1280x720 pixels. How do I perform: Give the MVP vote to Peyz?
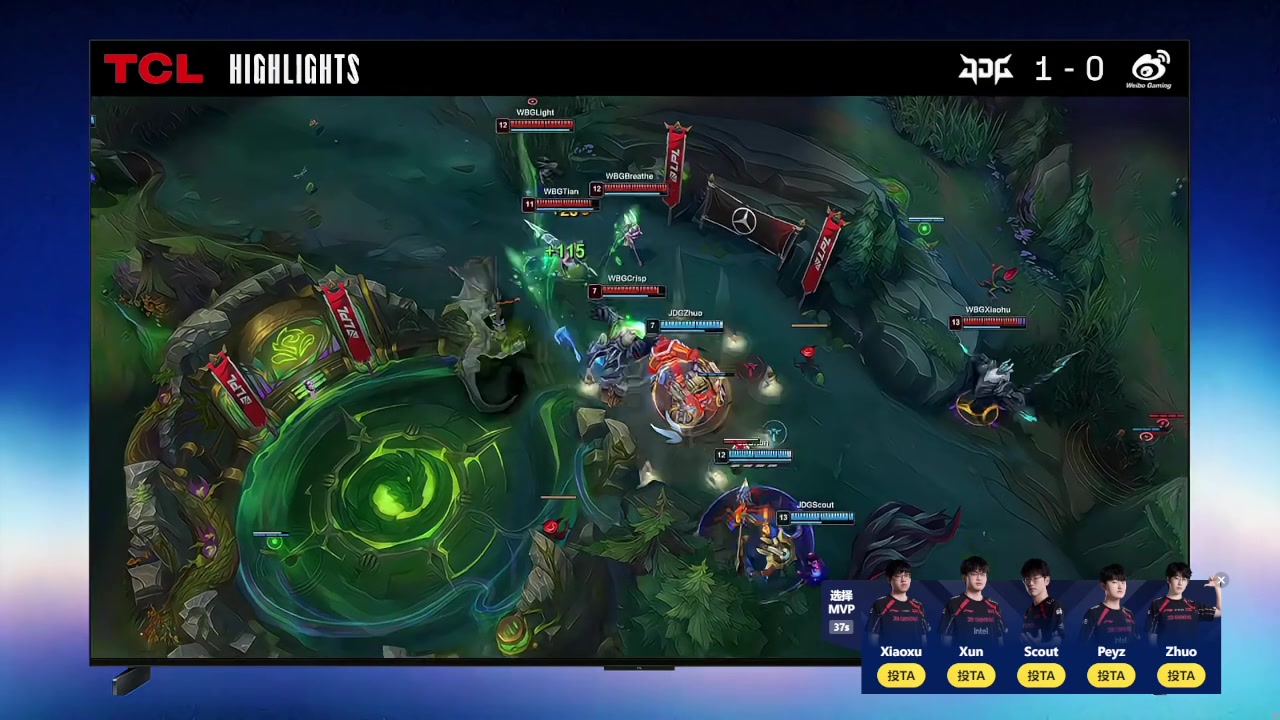pos(1111,676)
